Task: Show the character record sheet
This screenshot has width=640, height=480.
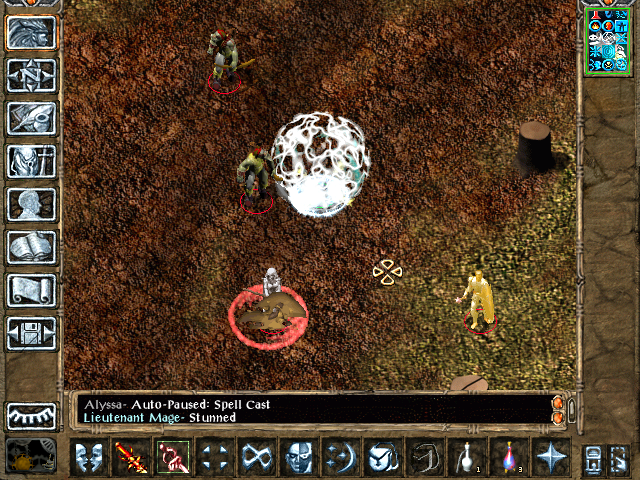Action: point(31,204)
